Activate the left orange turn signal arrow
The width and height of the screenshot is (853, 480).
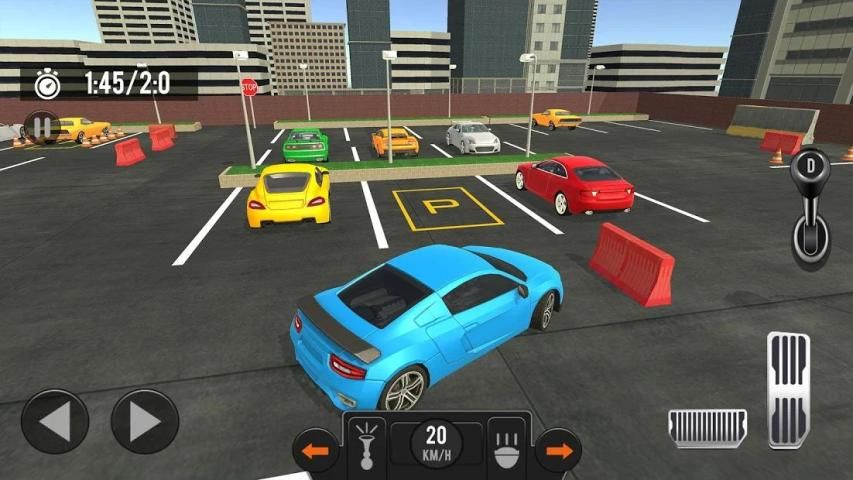[316, 451]
